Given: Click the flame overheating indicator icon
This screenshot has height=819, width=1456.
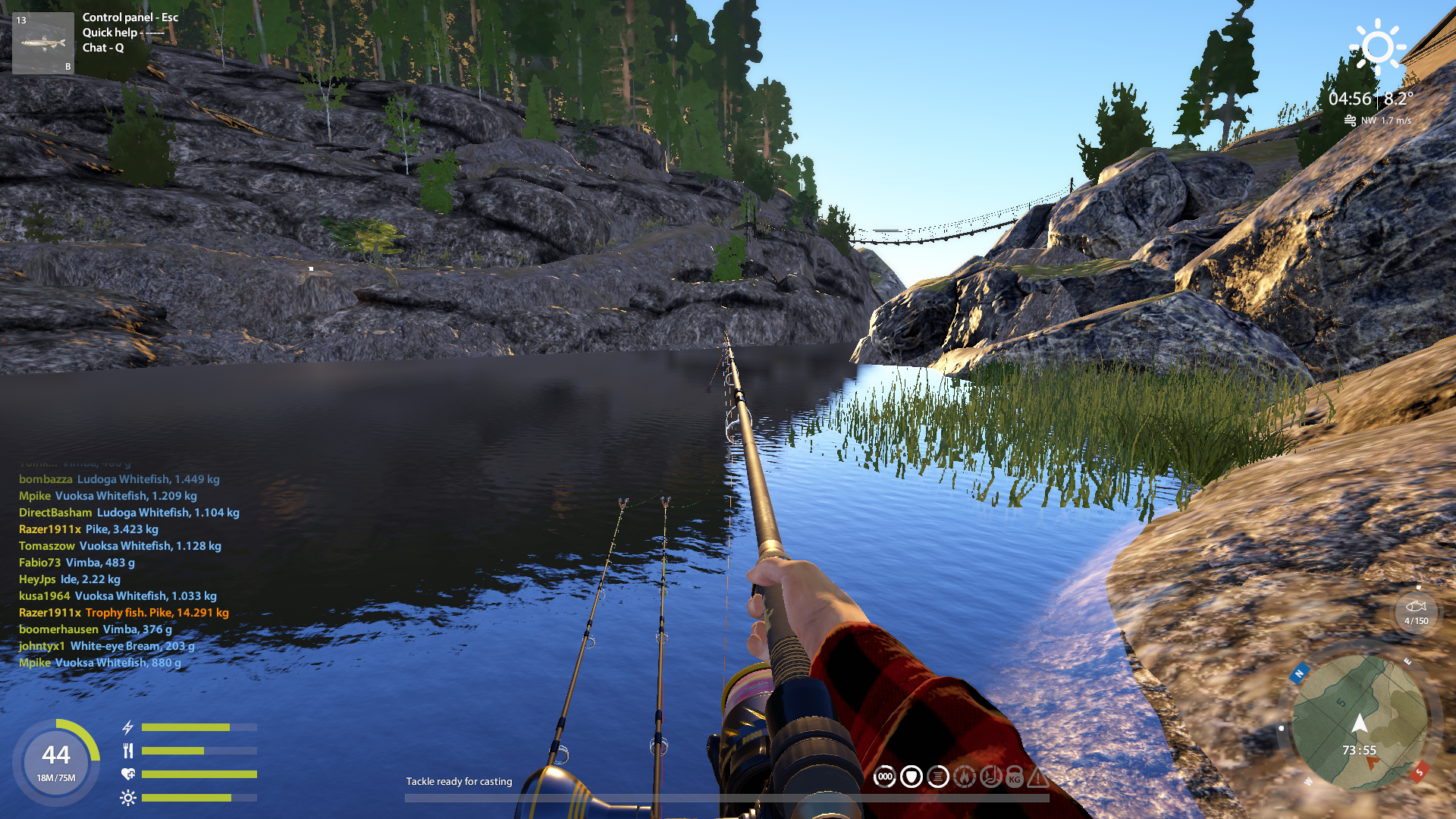Looking at the screenshot, I should click(964, 777).
